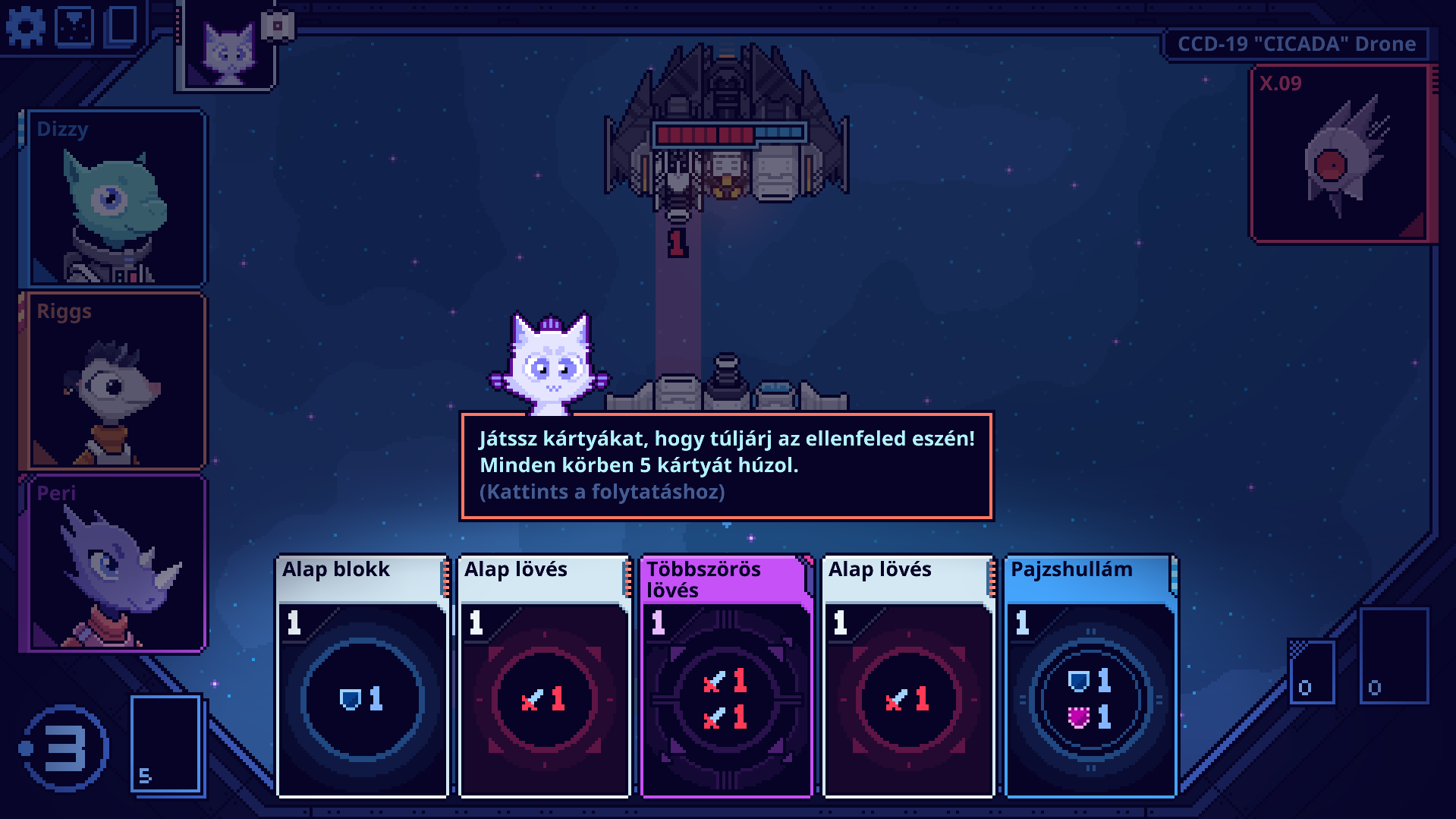This screenshot has height=819, width=1456.
Task: View the full deck card icon
Action: click(121, 25)
